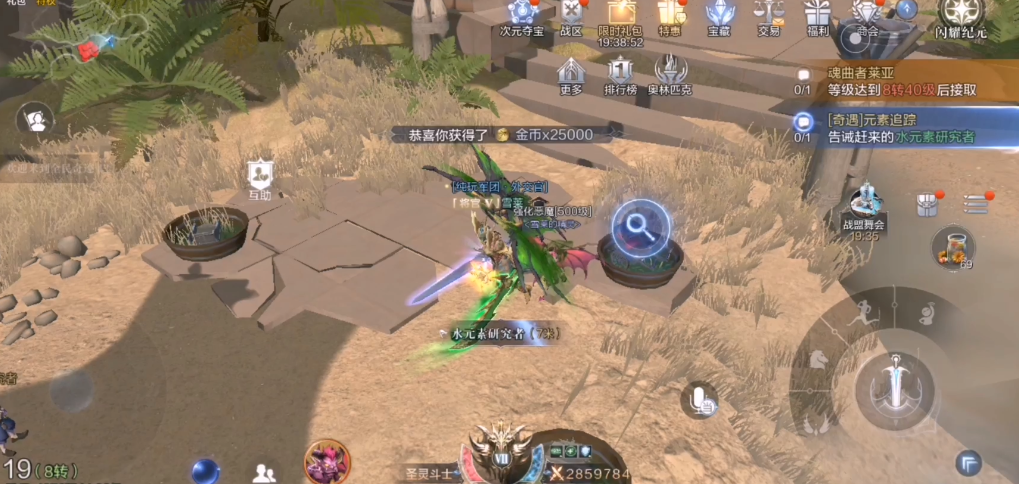The height and width of the screenshot is (484, 1019).
Task: Open the 宝藏 treasure menu
Action: 719,15
